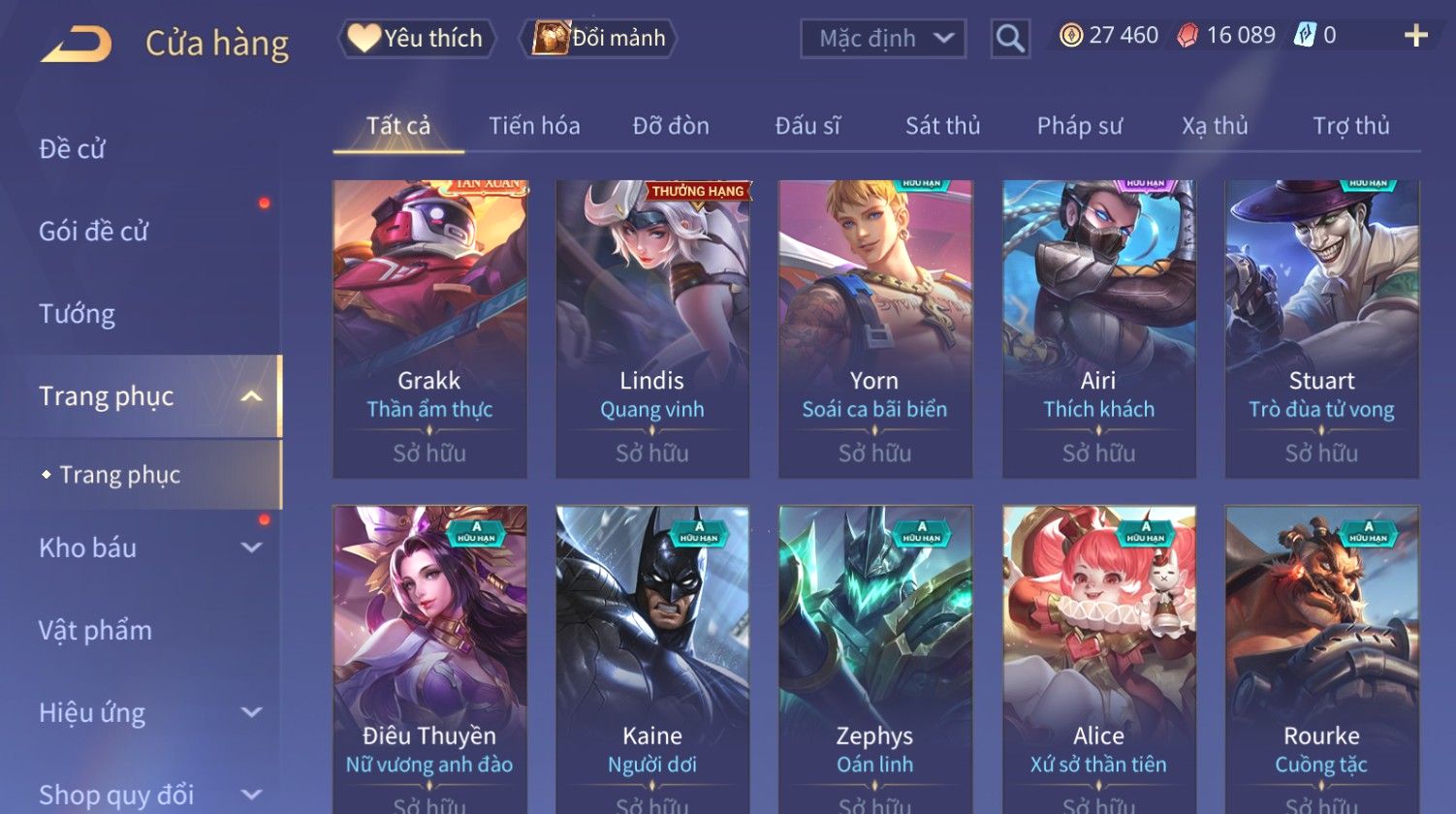The image size is (1456, 814).
Task: Switch to the Đỡ đòn tab
Action: coord(671,126)
